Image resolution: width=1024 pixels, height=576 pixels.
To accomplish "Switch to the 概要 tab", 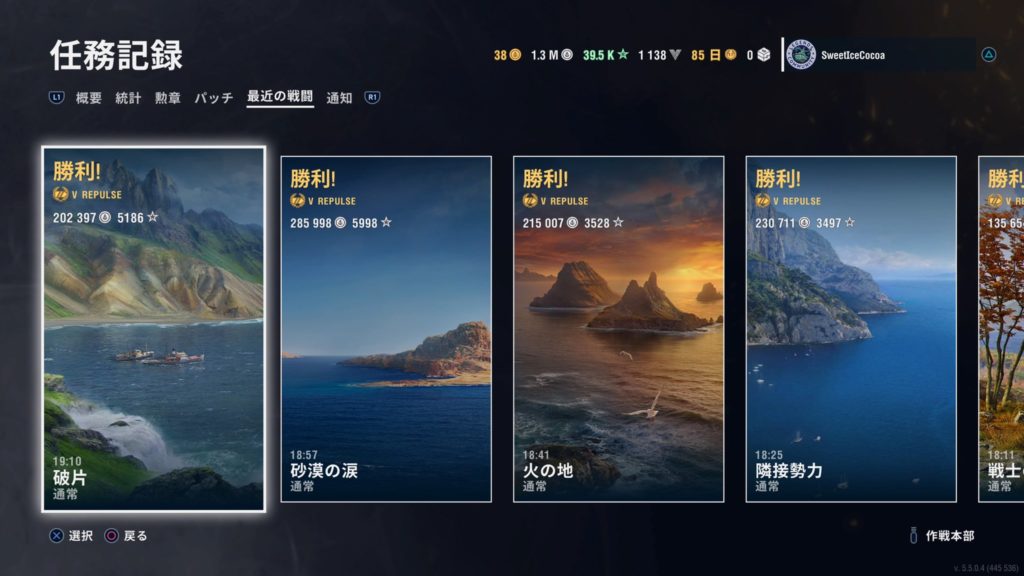I will click(89, 98).
